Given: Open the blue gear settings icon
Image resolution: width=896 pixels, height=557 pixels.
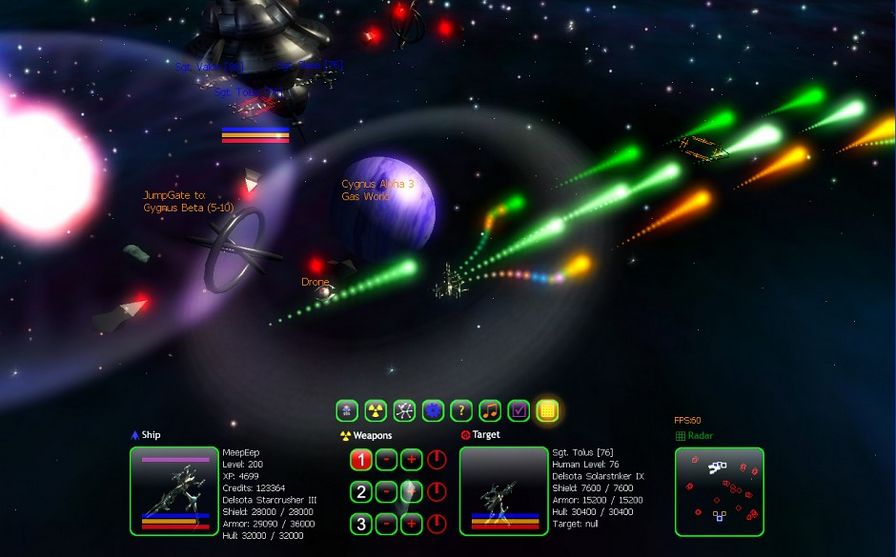Looking at the screenshot, I should pyautogui.click(x=433, y=410).
